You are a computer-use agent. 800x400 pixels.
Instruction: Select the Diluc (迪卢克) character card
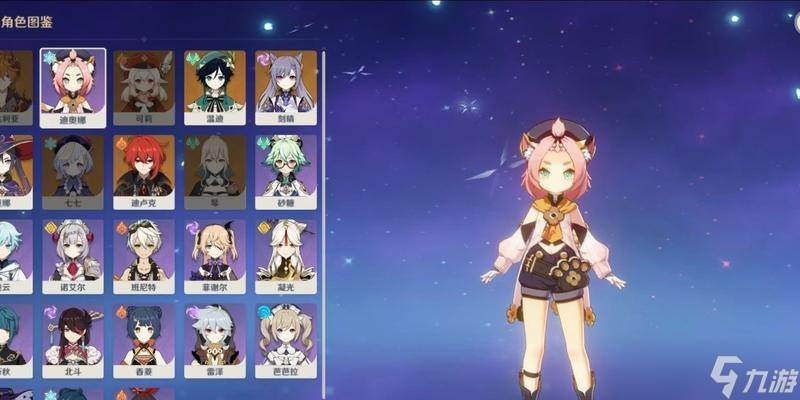click(143, 170)
